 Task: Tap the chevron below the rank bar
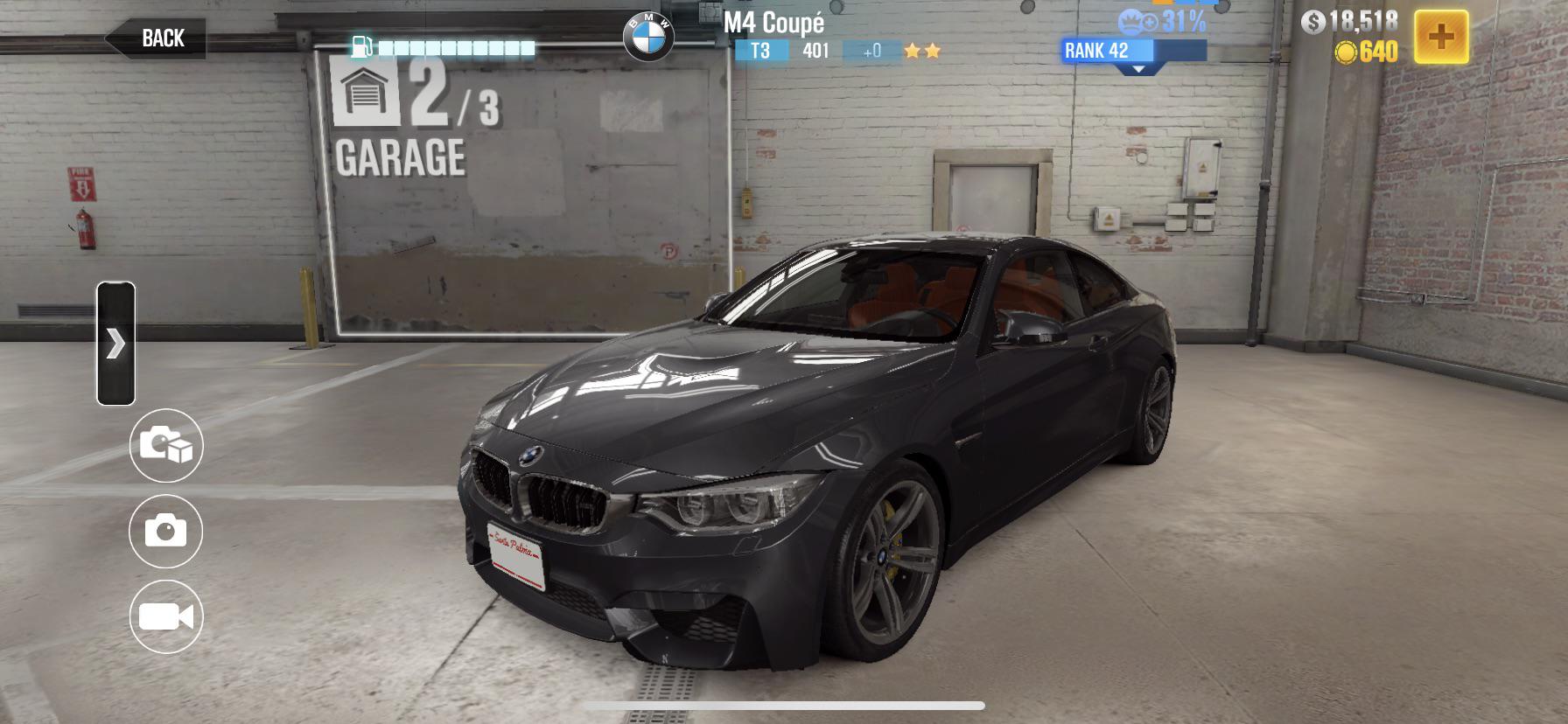click(1137, 68)
